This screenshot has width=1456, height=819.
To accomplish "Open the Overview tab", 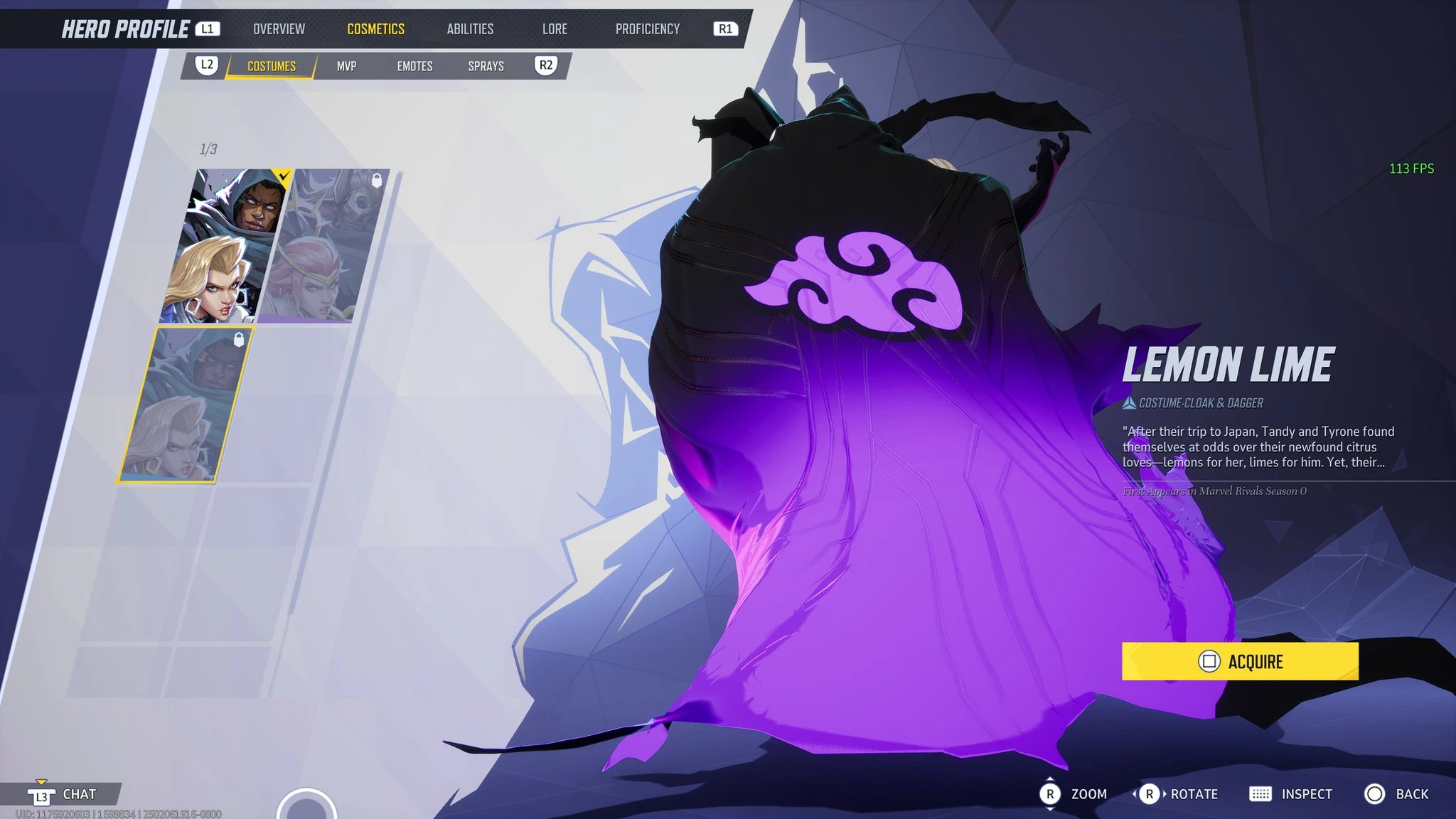I will 279,29.
